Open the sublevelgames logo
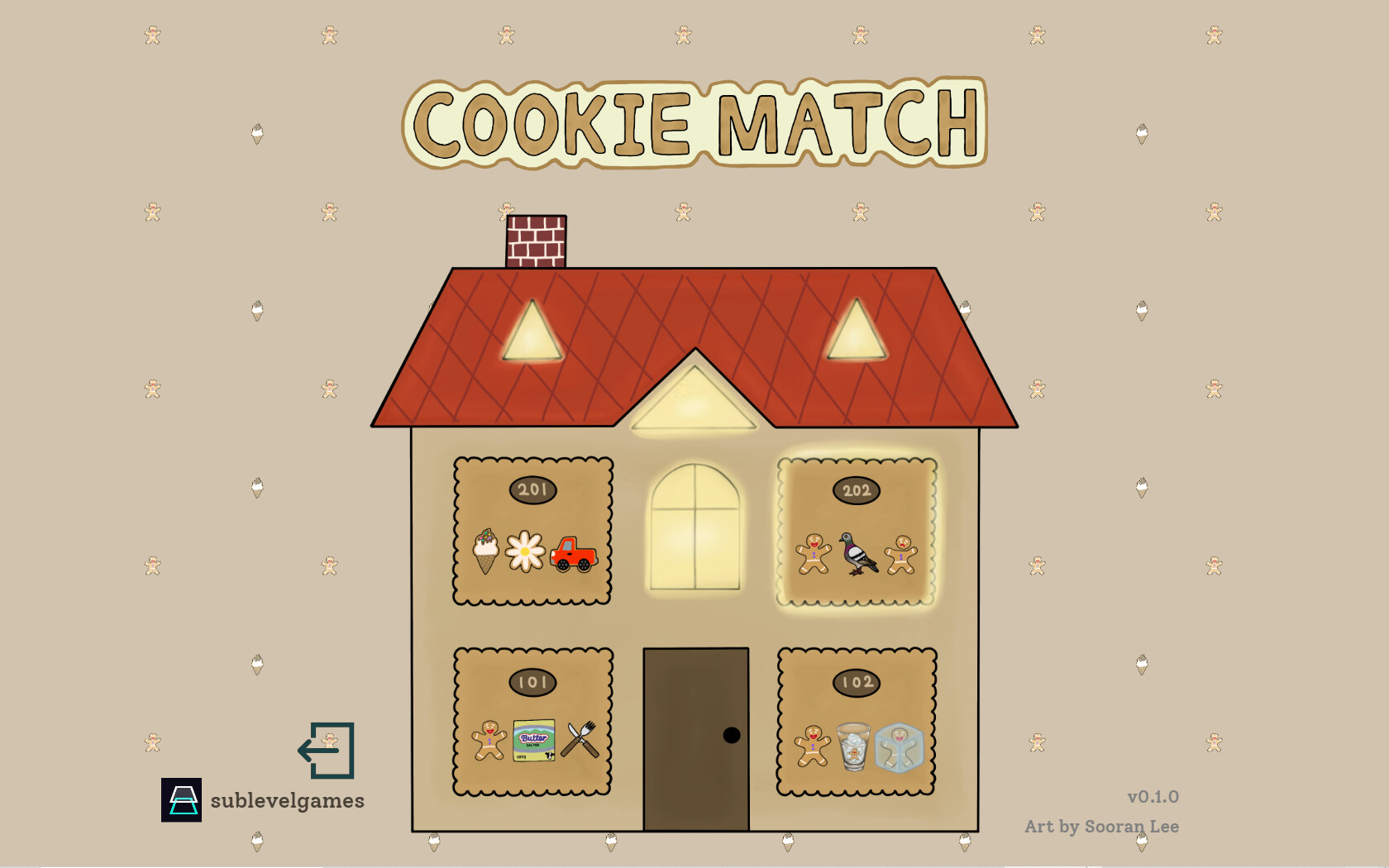The width and height of the screenshot is (1389, 868). pyautogui.click(x=183, y=800)
